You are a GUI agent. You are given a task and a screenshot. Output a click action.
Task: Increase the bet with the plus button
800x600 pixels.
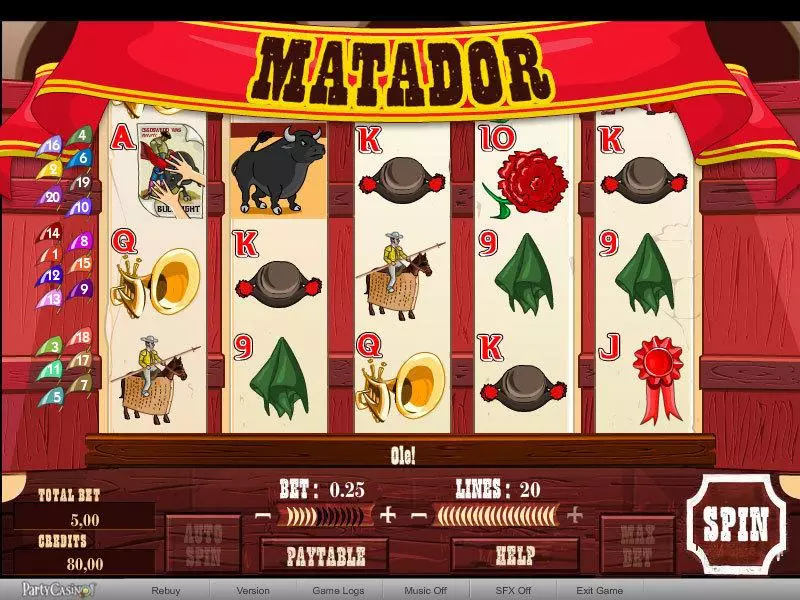click(388, 516)
